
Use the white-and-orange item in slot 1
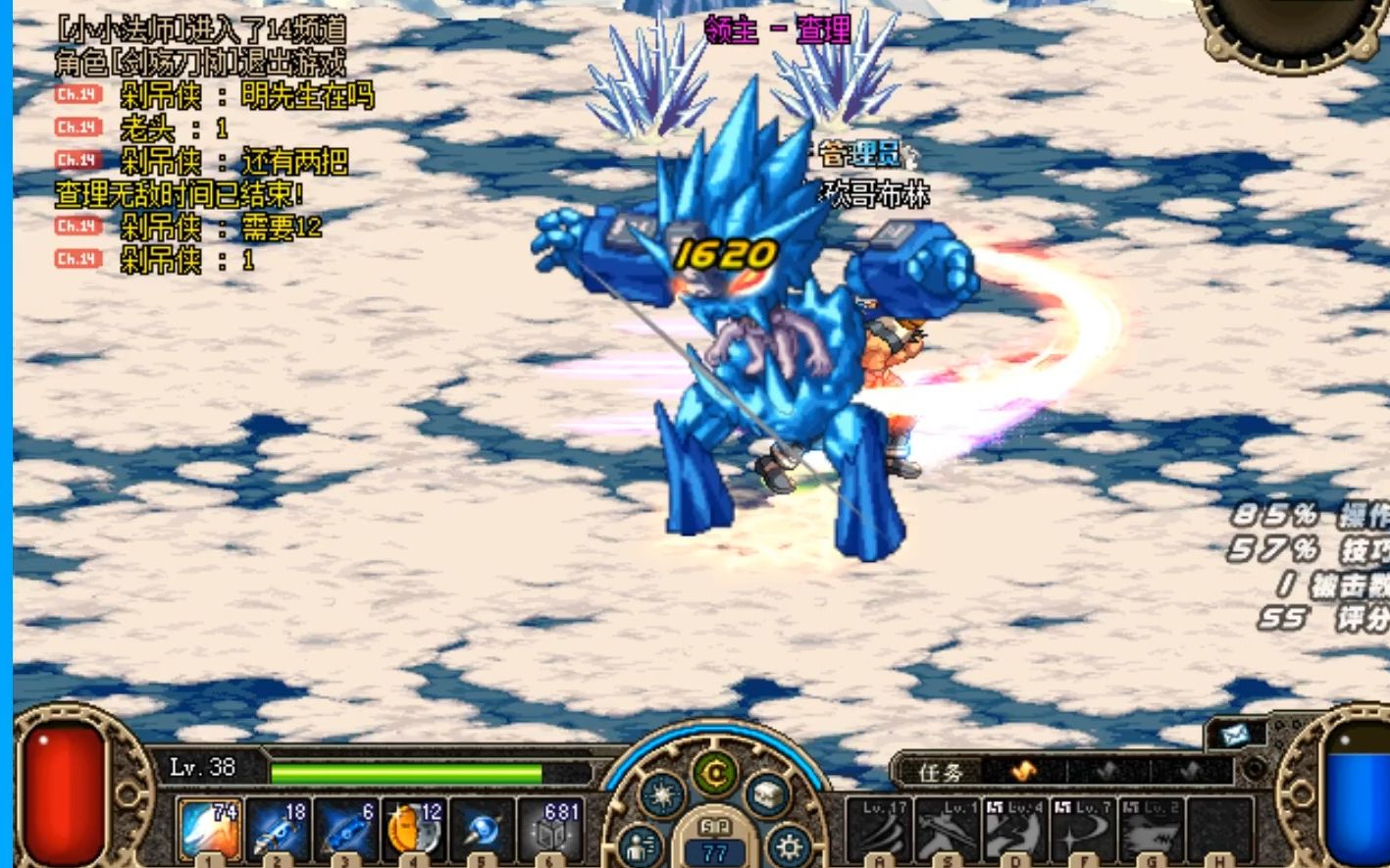coord(210,829)
